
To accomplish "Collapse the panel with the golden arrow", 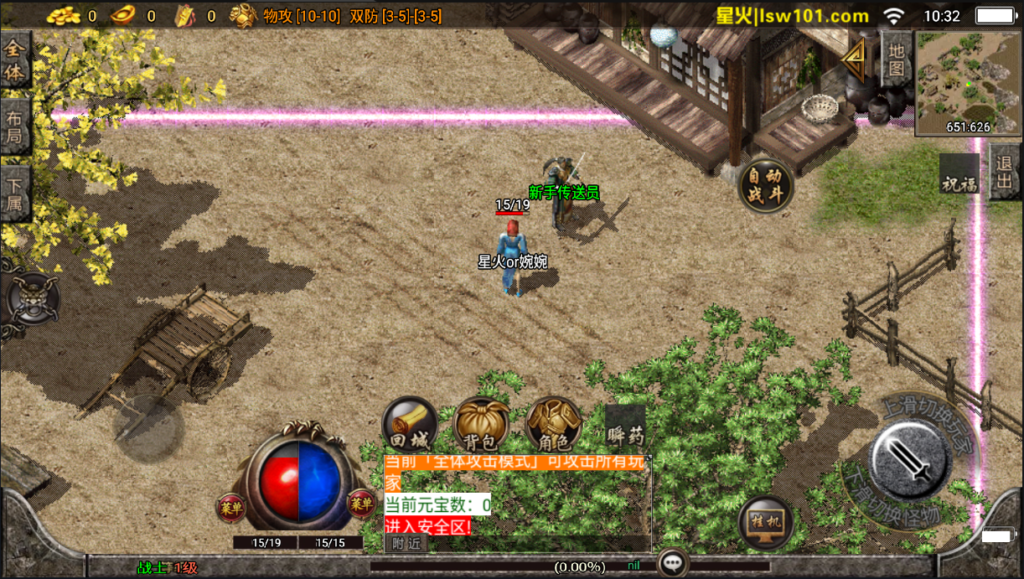I will coord(855,60).
